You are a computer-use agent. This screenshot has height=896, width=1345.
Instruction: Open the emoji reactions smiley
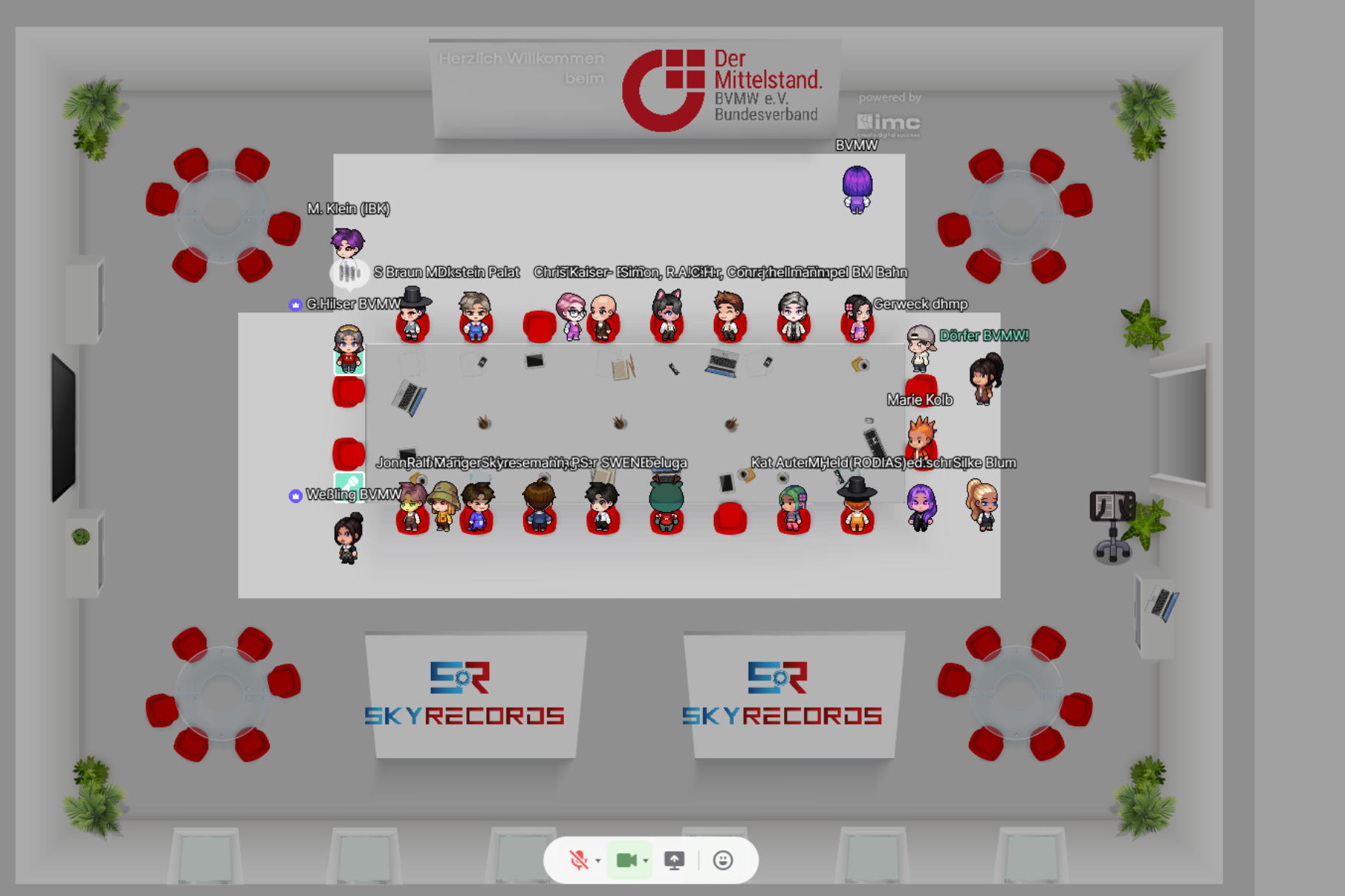[x=723, y=860]
